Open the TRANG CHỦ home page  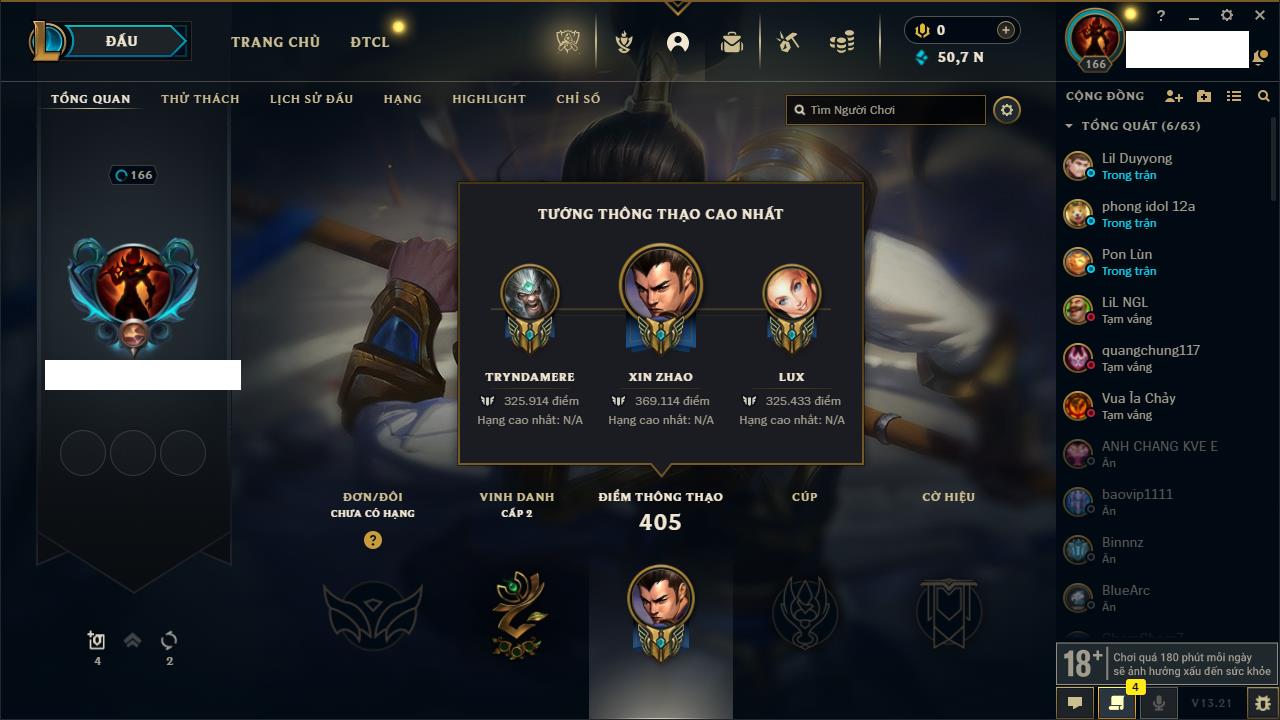pyautogui.click(x=275, y=42)
